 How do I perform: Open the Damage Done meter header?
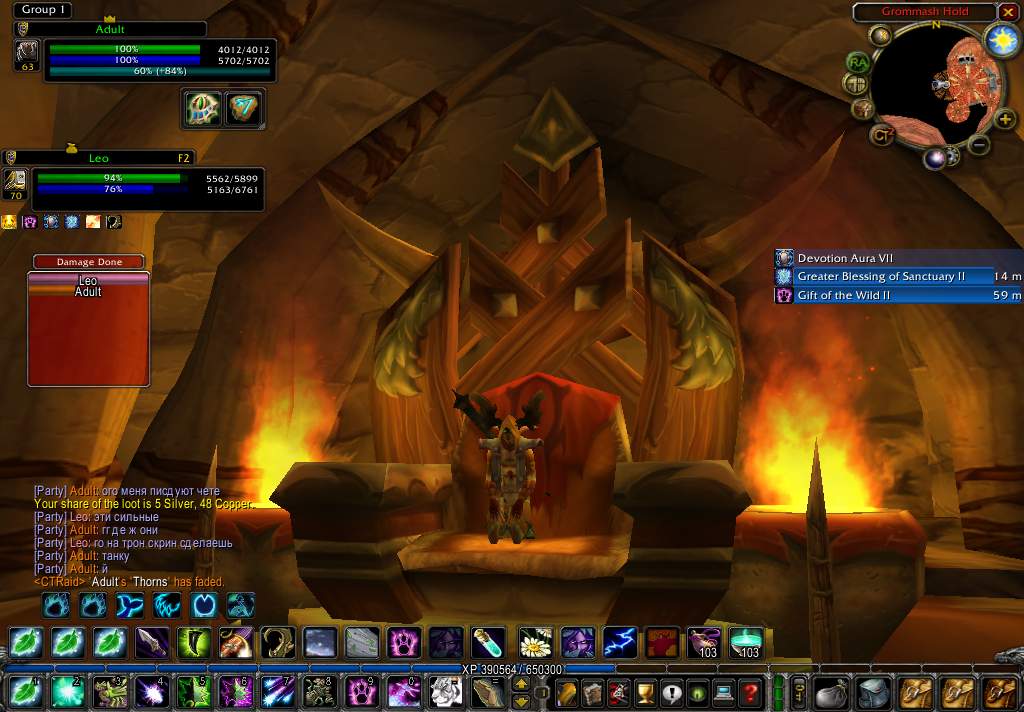[x=89, y=262]
